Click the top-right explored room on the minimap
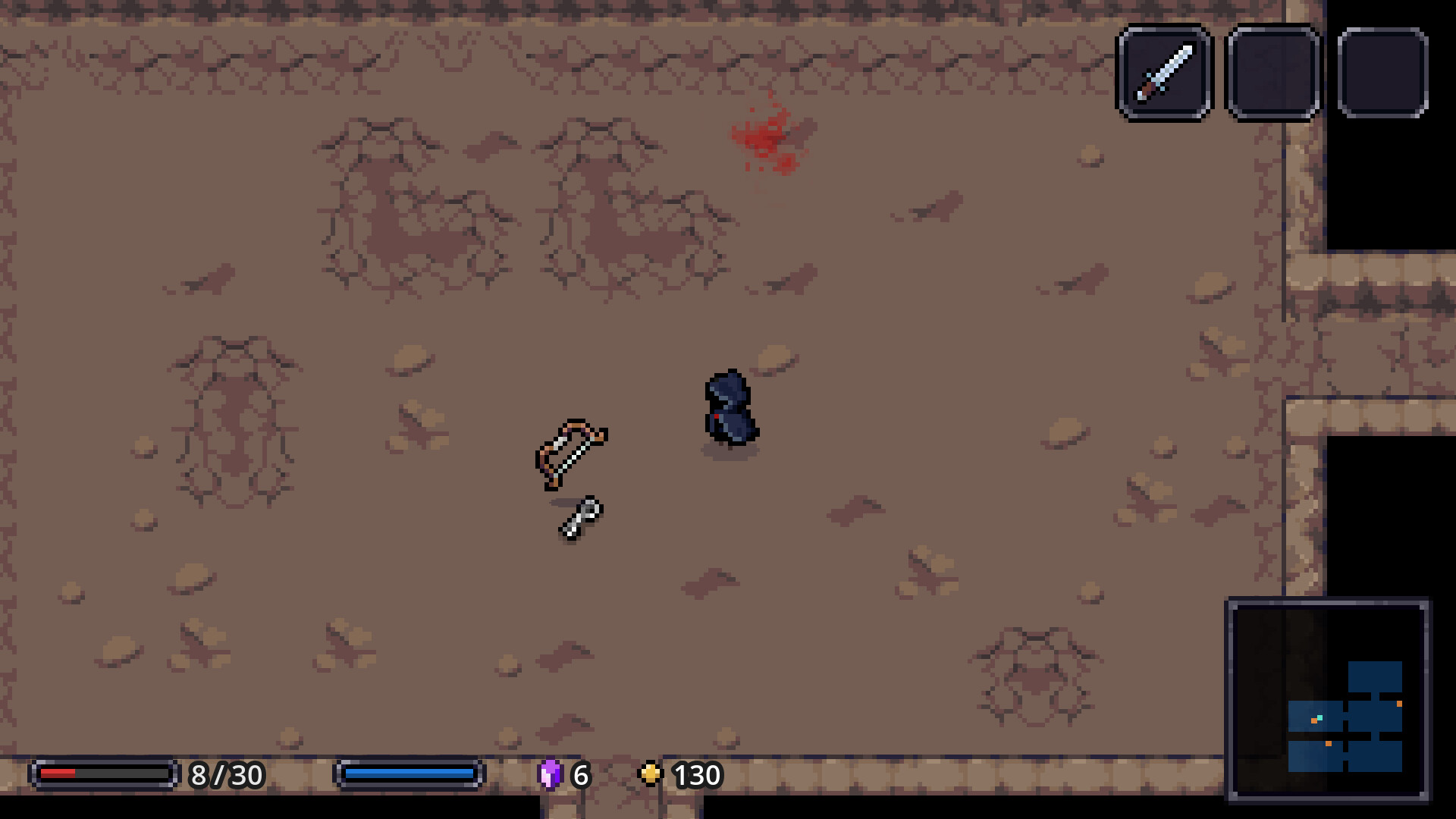 (1375, 676)
